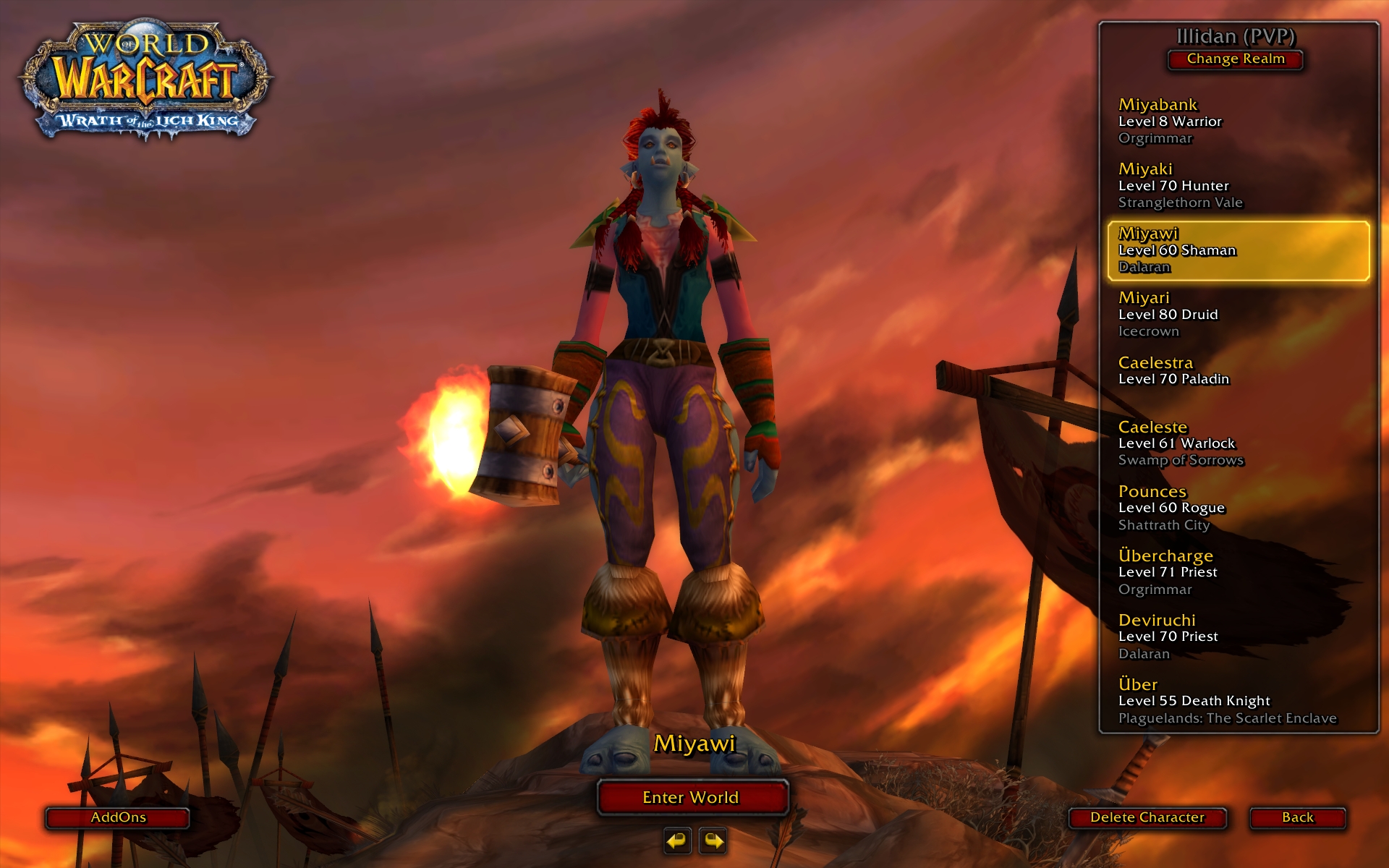Select Caelestra the Level 70 Paladin

1237,371
